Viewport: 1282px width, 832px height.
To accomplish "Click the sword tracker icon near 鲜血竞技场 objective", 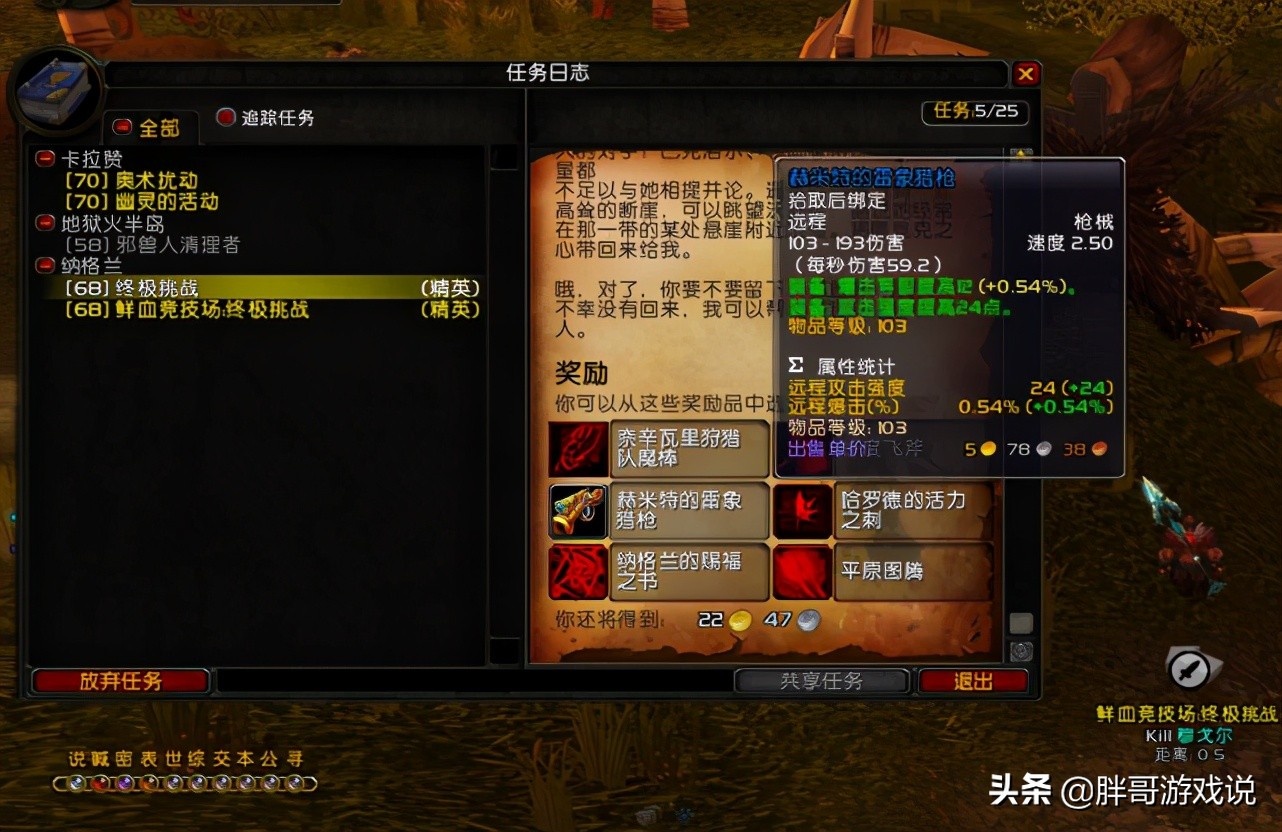I will click(x=1189, y=671).
